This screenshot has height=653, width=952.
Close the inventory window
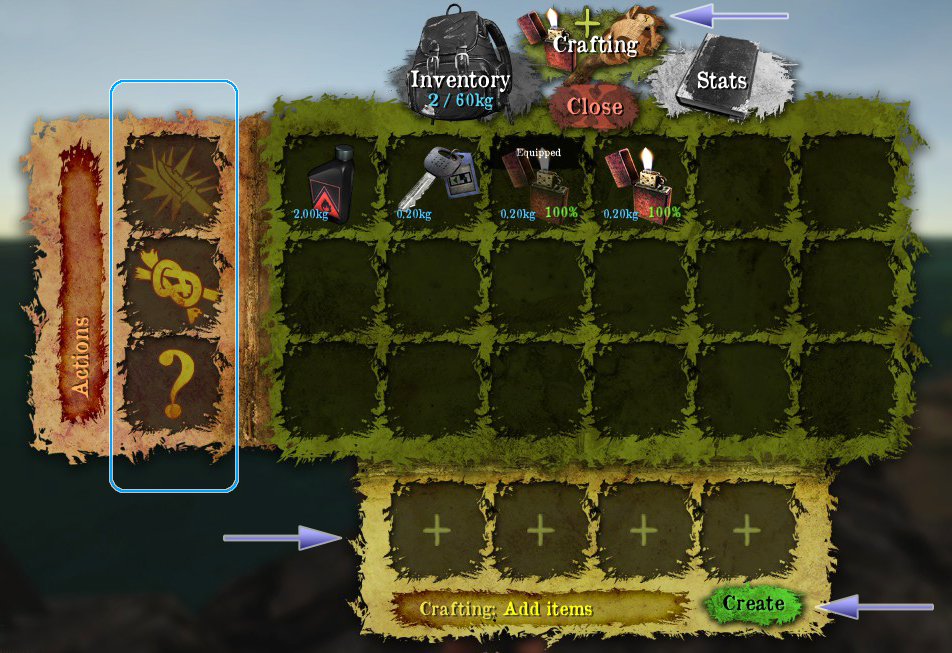coord(596,106)
